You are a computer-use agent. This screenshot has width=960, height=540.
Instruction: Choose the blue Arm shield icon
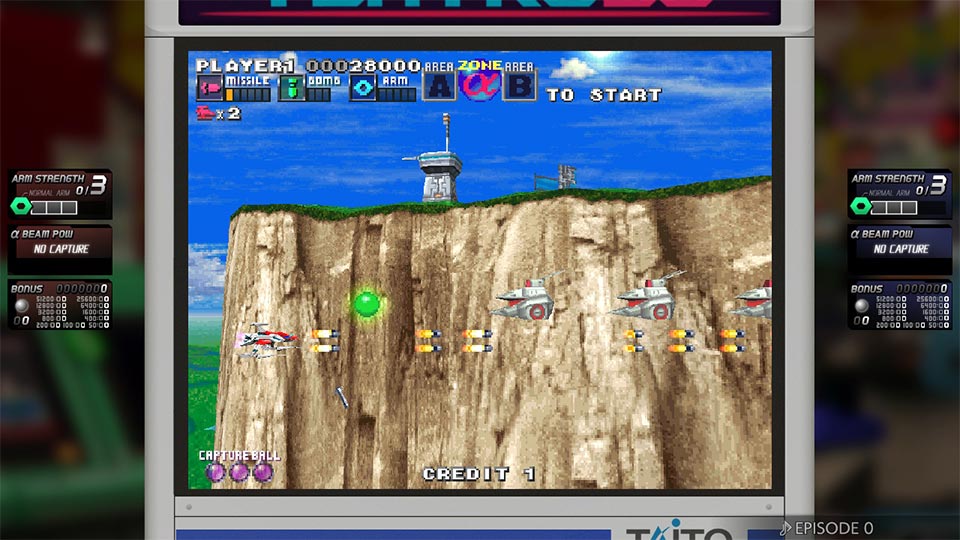coord(362,88)
